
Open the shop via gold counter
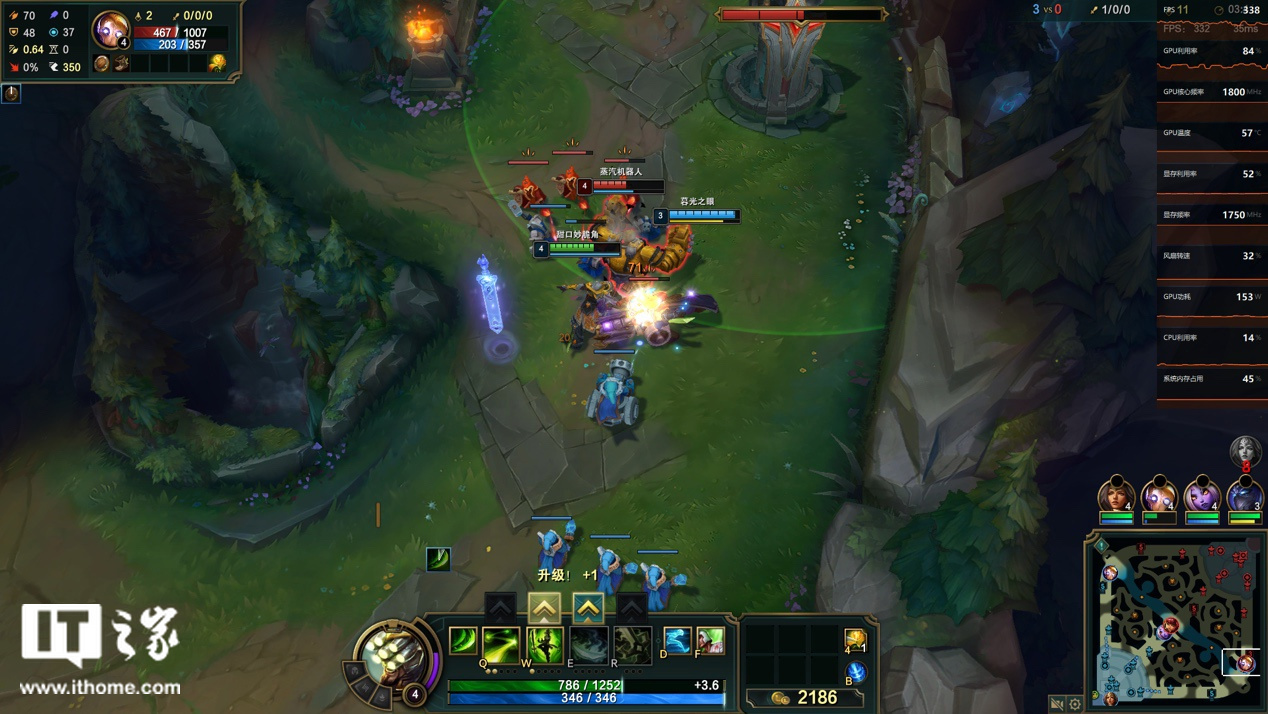pos(806,697)
